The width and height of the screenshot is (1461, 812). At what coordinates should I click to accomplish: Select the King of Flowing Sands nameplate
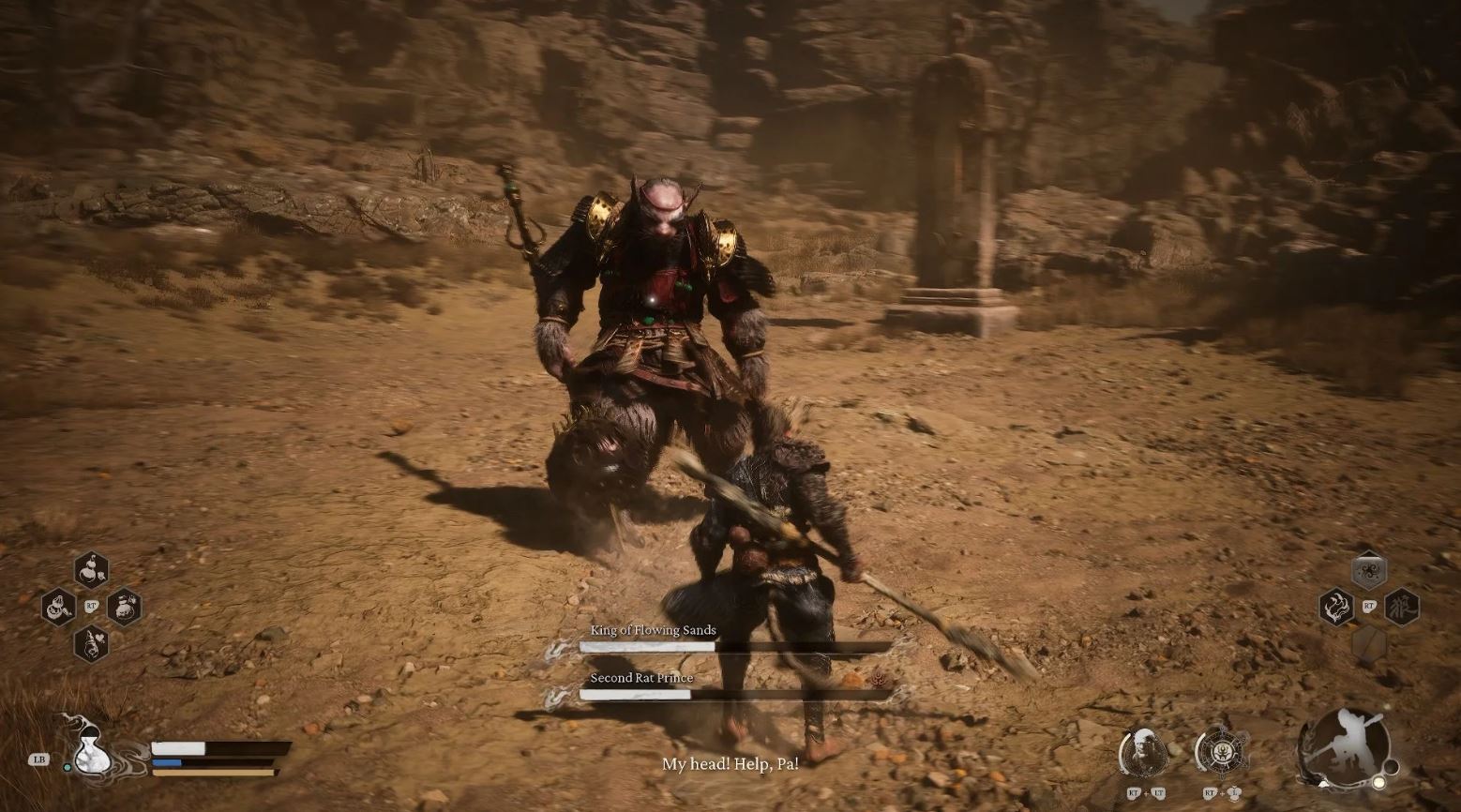pyautogui.click(x=652, y=630)
